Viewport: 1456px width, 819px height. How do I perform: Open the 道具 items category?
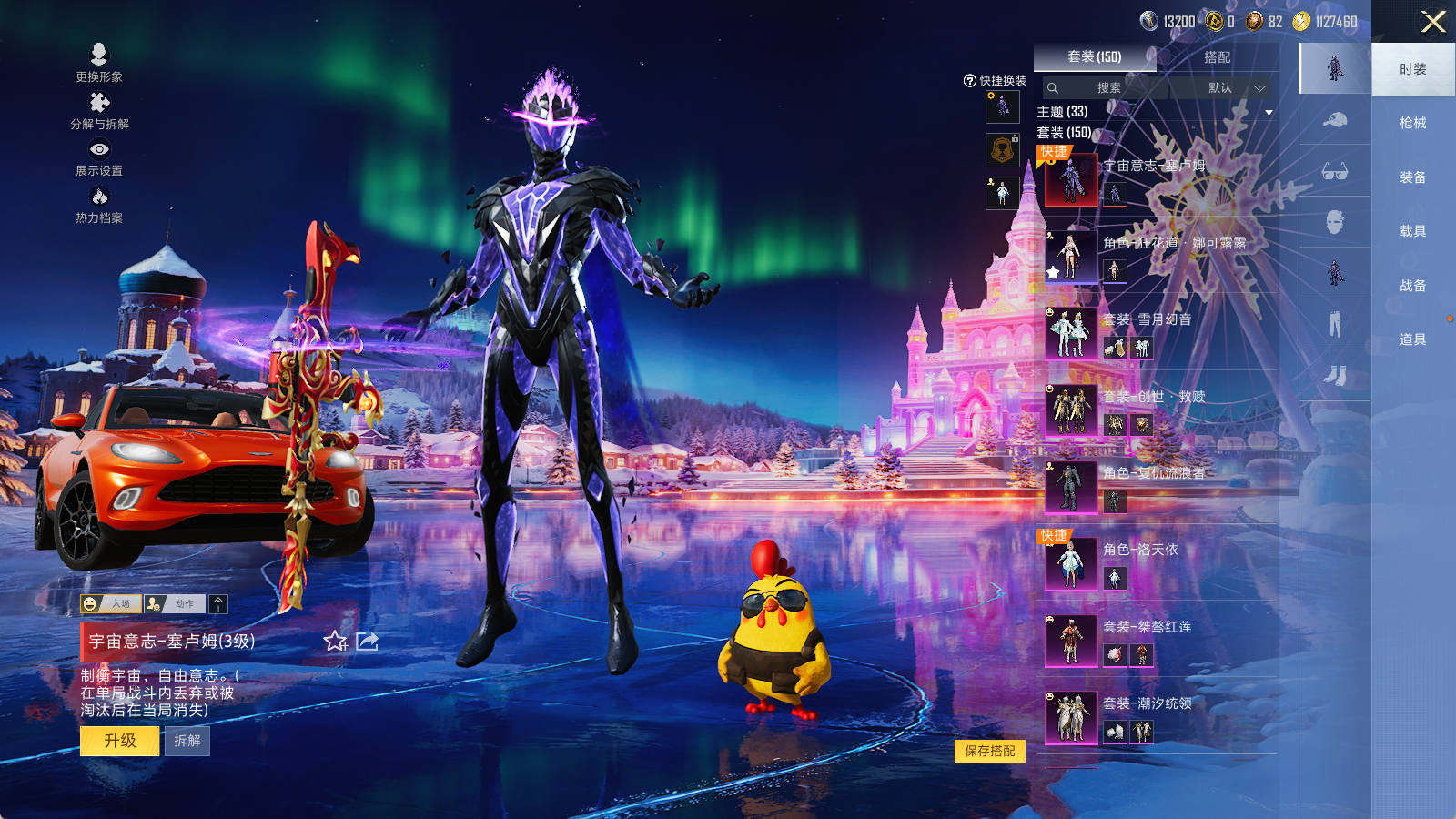tap(1412, 339)
